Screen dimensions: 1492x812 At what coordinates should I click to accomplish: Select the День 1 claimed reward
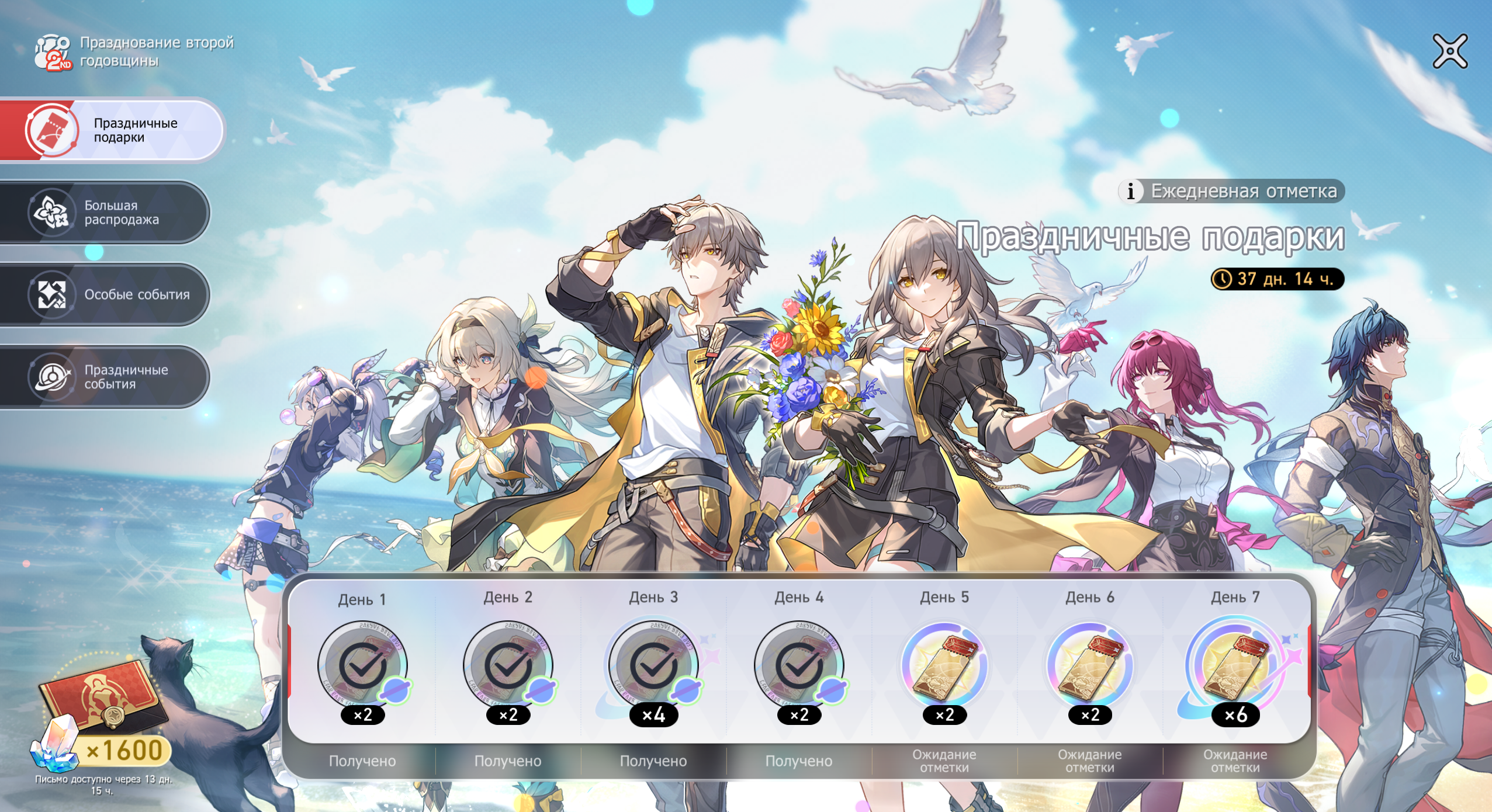click(x=363, y=666)
